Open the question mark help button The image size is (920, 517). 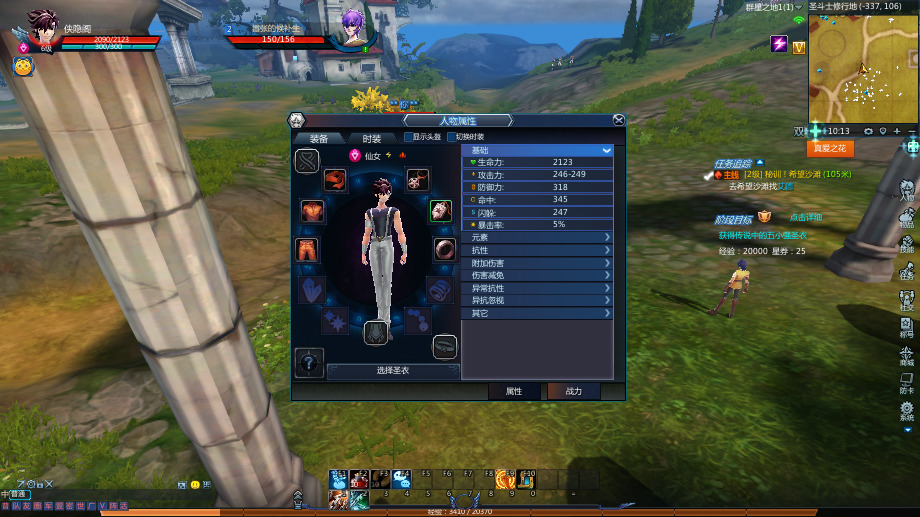[x=309, y=362]
